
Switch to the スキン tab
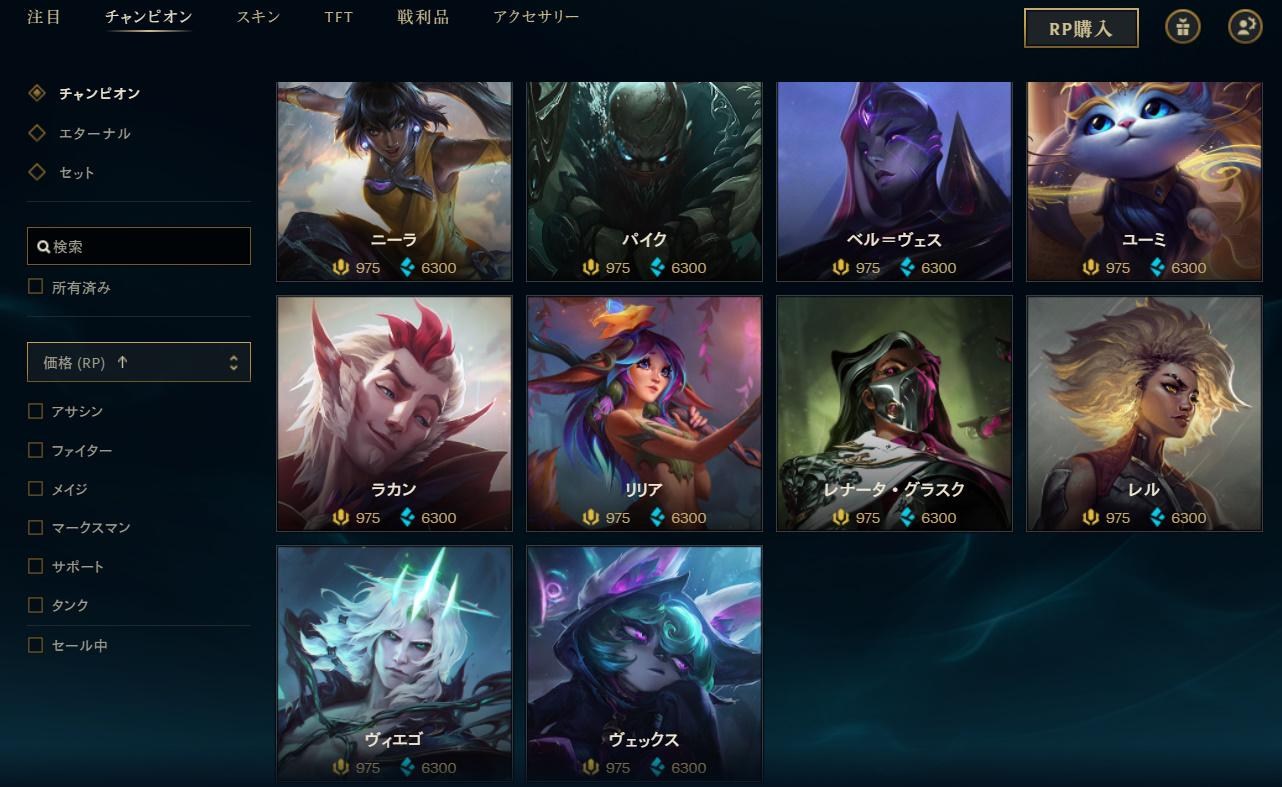[257, 17]
